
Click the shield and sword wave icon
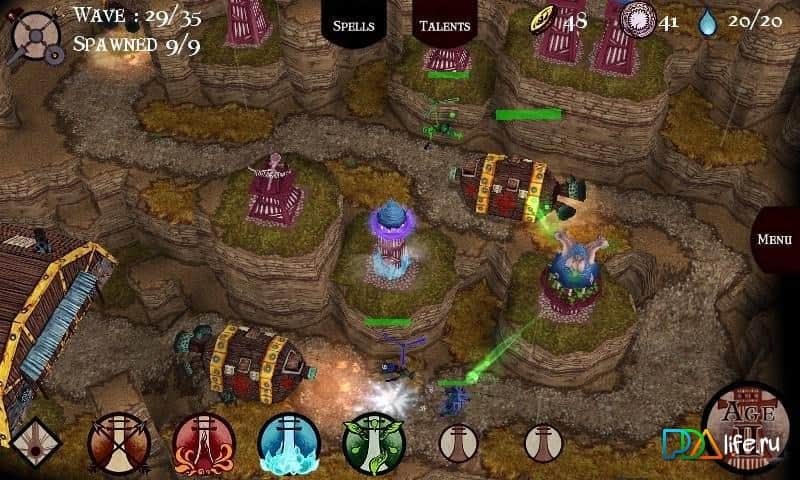pos(34,34)
